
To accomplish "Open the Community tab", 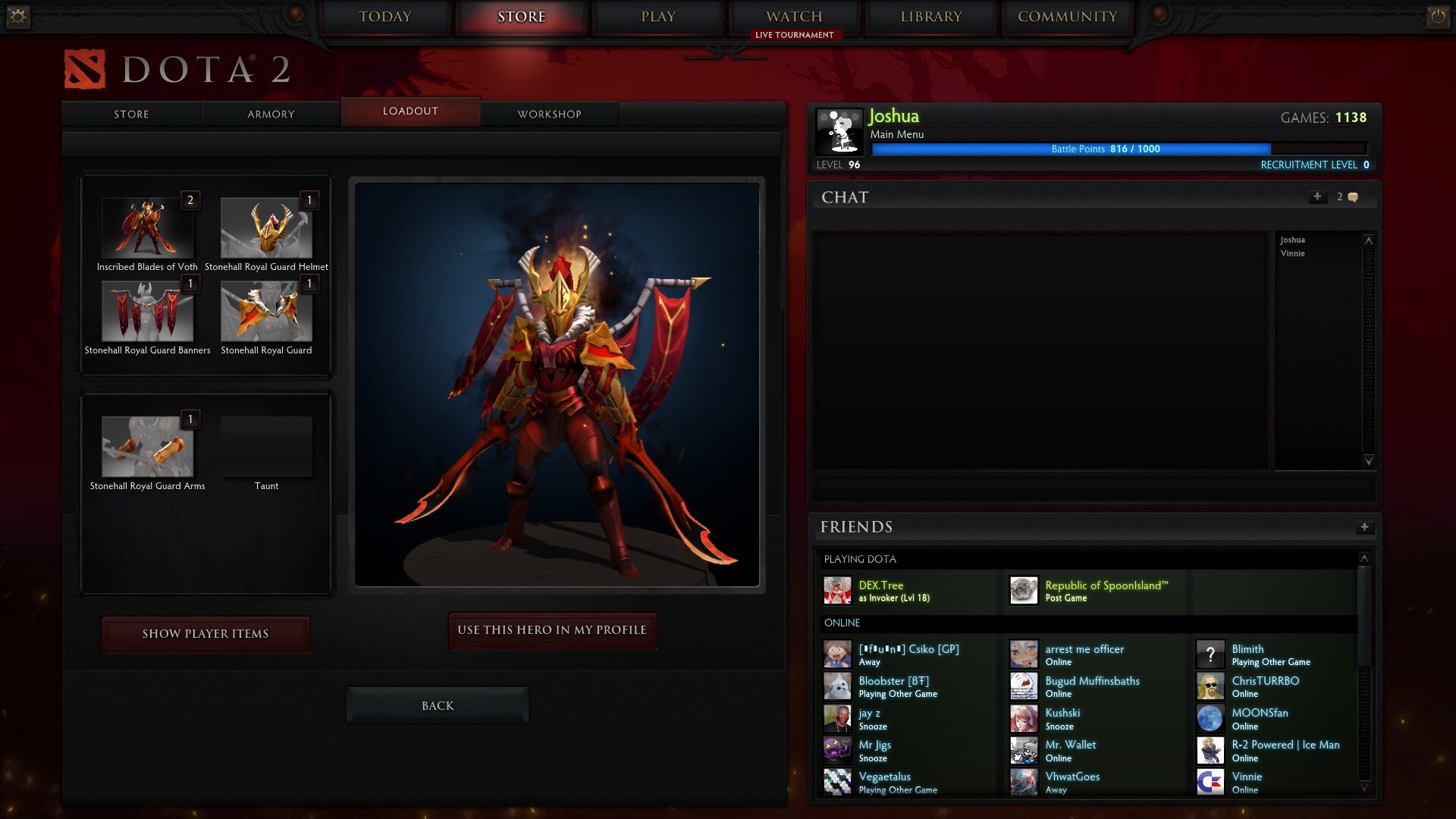I will 1067,17.
